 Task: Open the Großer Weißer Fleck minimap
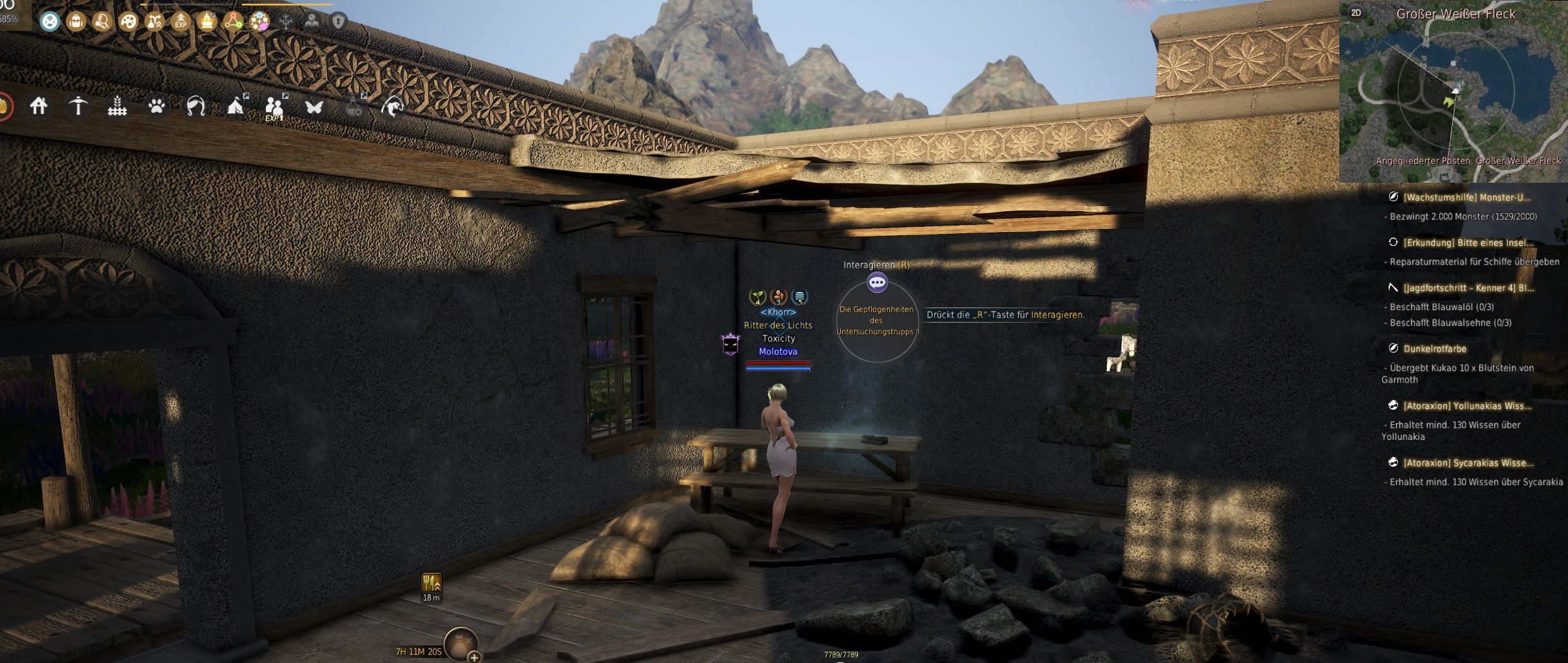[x=1453, y=95]
